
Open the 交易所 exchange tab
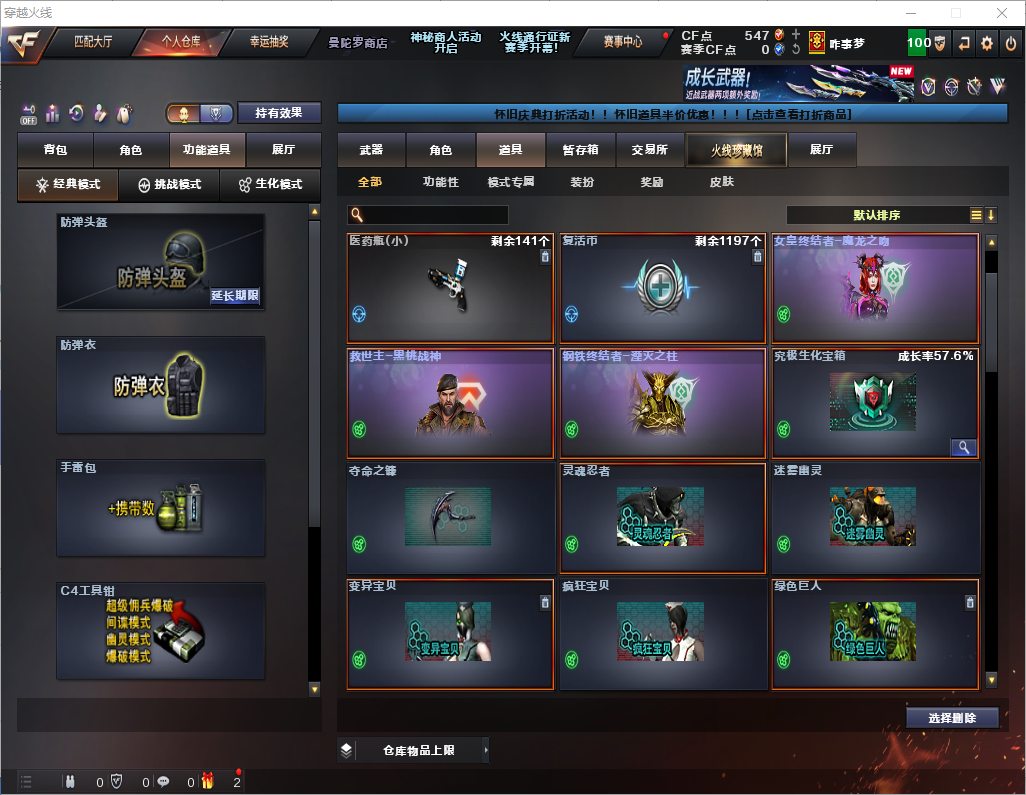pyautogui.click(x=649, y=150)
